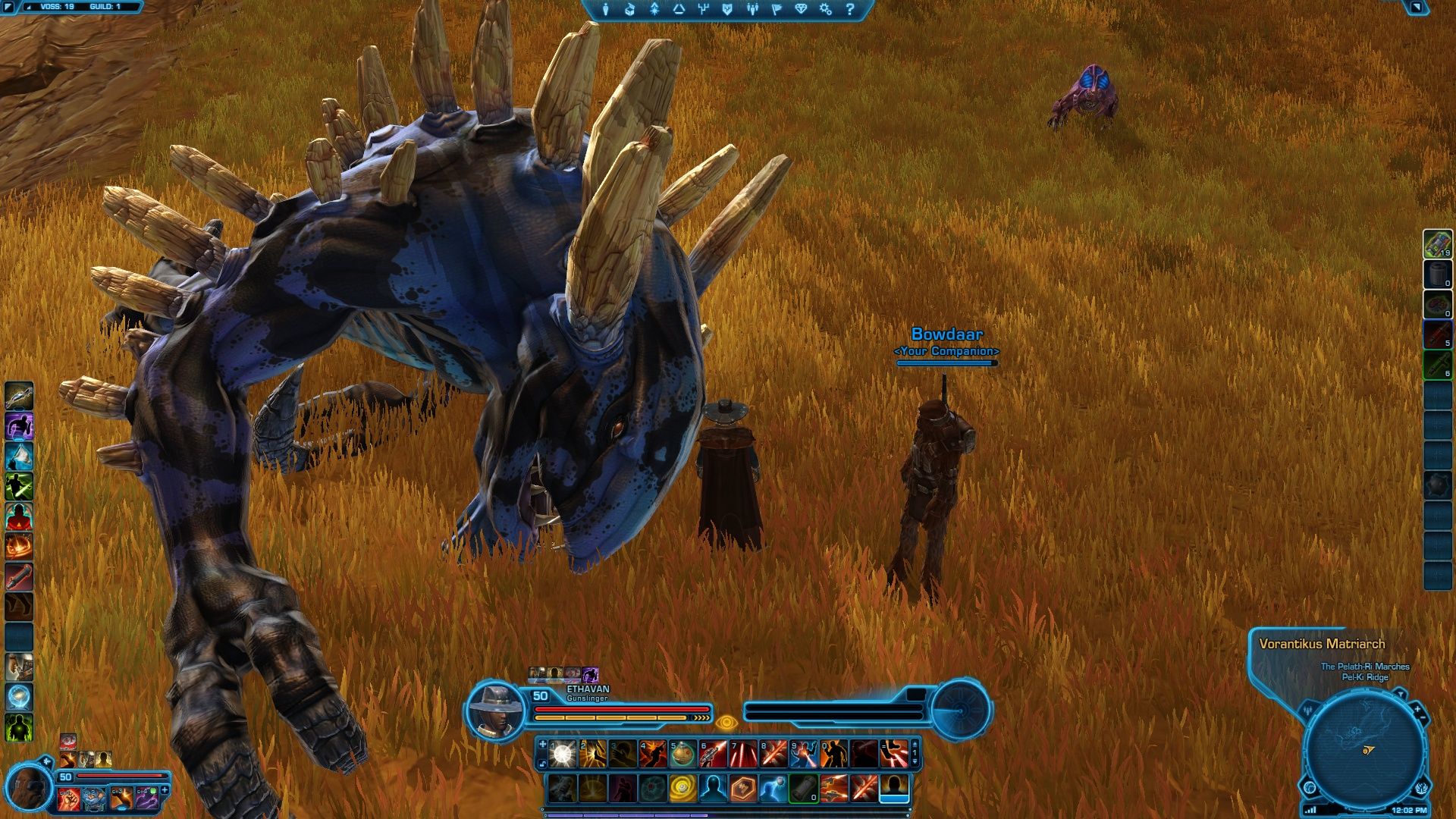Activate the orange hexagon ability on lower quickbar
Screen dimensions: 1456x819
(x=742, y=789)
